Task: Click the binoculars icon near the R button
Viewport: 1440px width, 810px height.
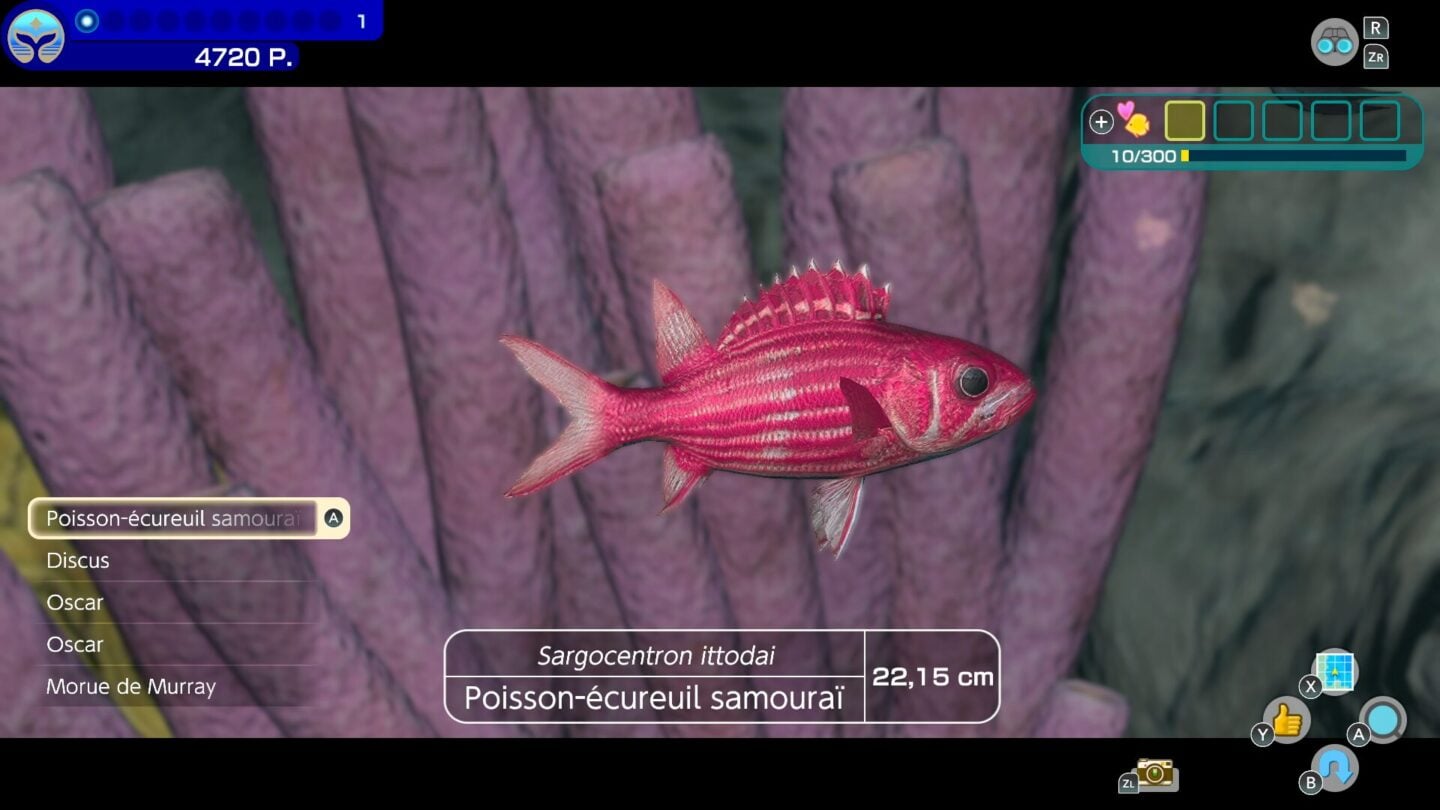Action: (x=1336, y=42)
